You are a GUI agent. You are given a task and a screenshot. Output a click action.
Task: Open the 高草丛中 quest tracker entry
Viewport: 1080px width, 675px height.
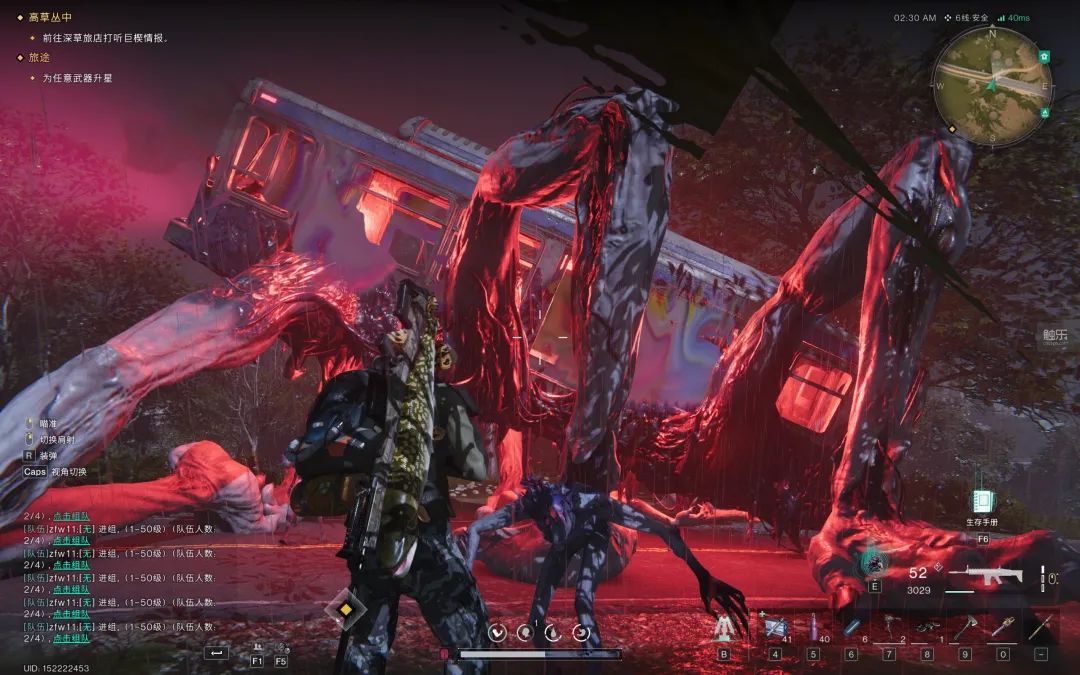50,18
